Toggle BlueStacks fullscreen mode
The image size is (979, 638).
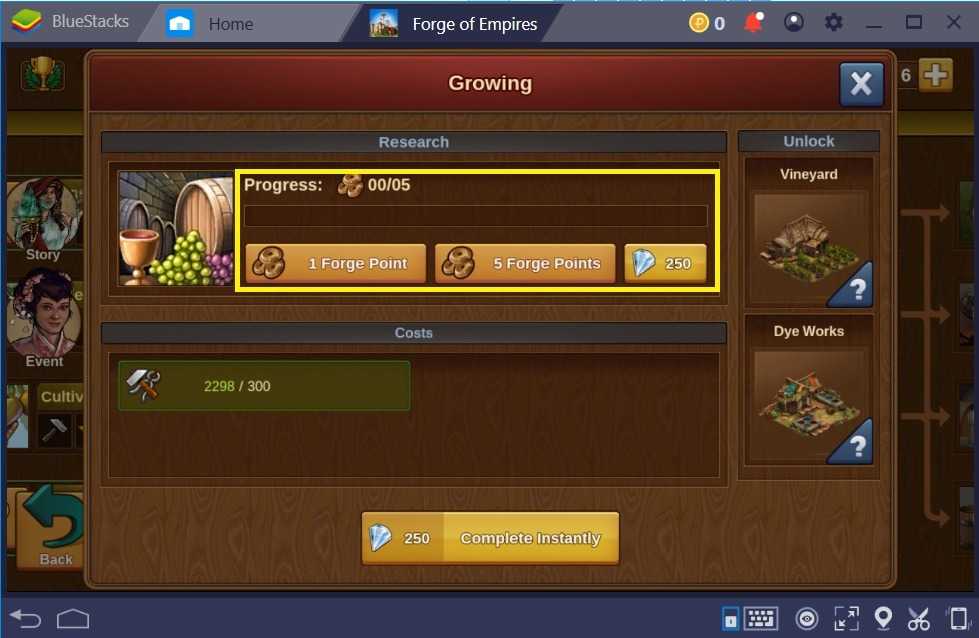click(846, 619)
